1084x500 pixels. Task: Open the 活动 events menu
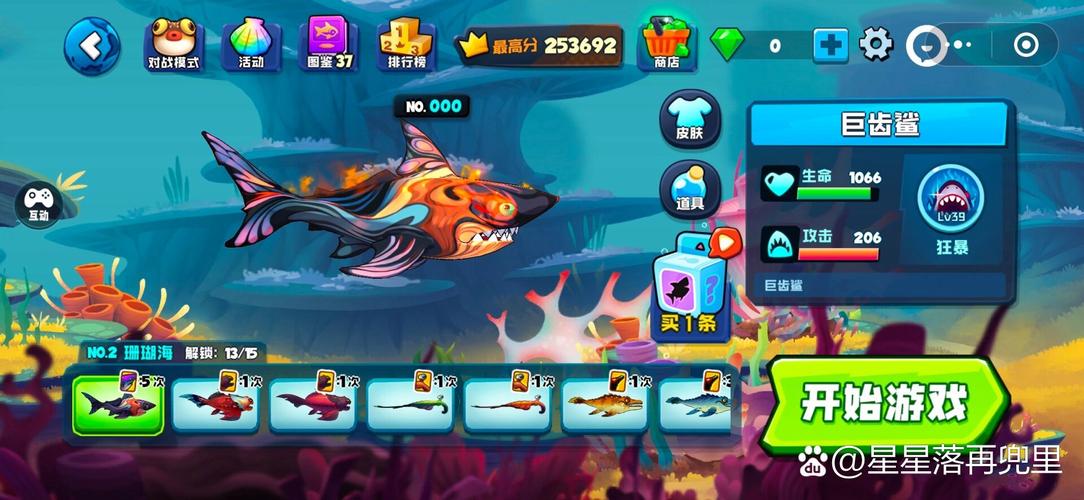(x=251, y=45)
